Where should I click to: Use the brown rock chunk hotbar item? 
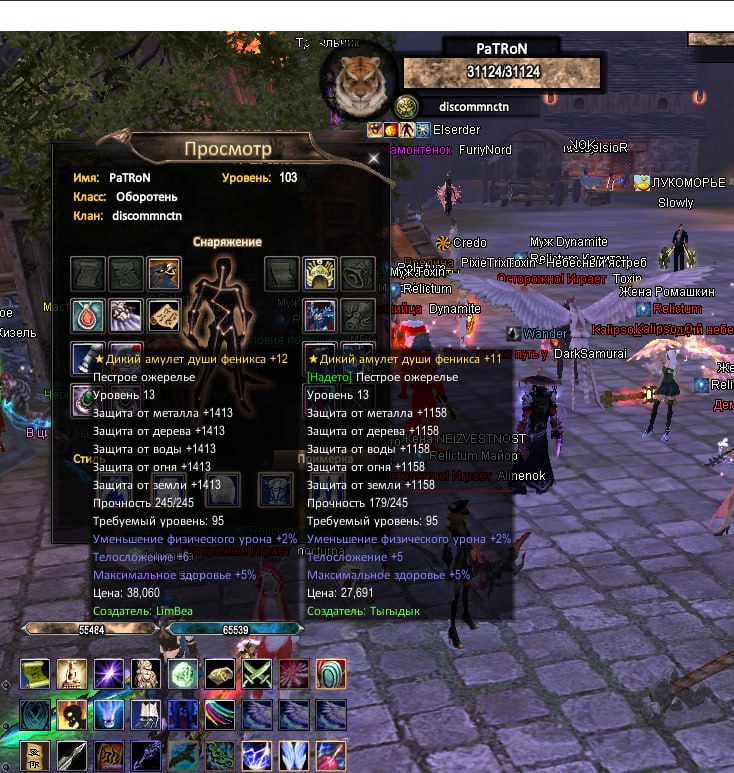[220, 673]
